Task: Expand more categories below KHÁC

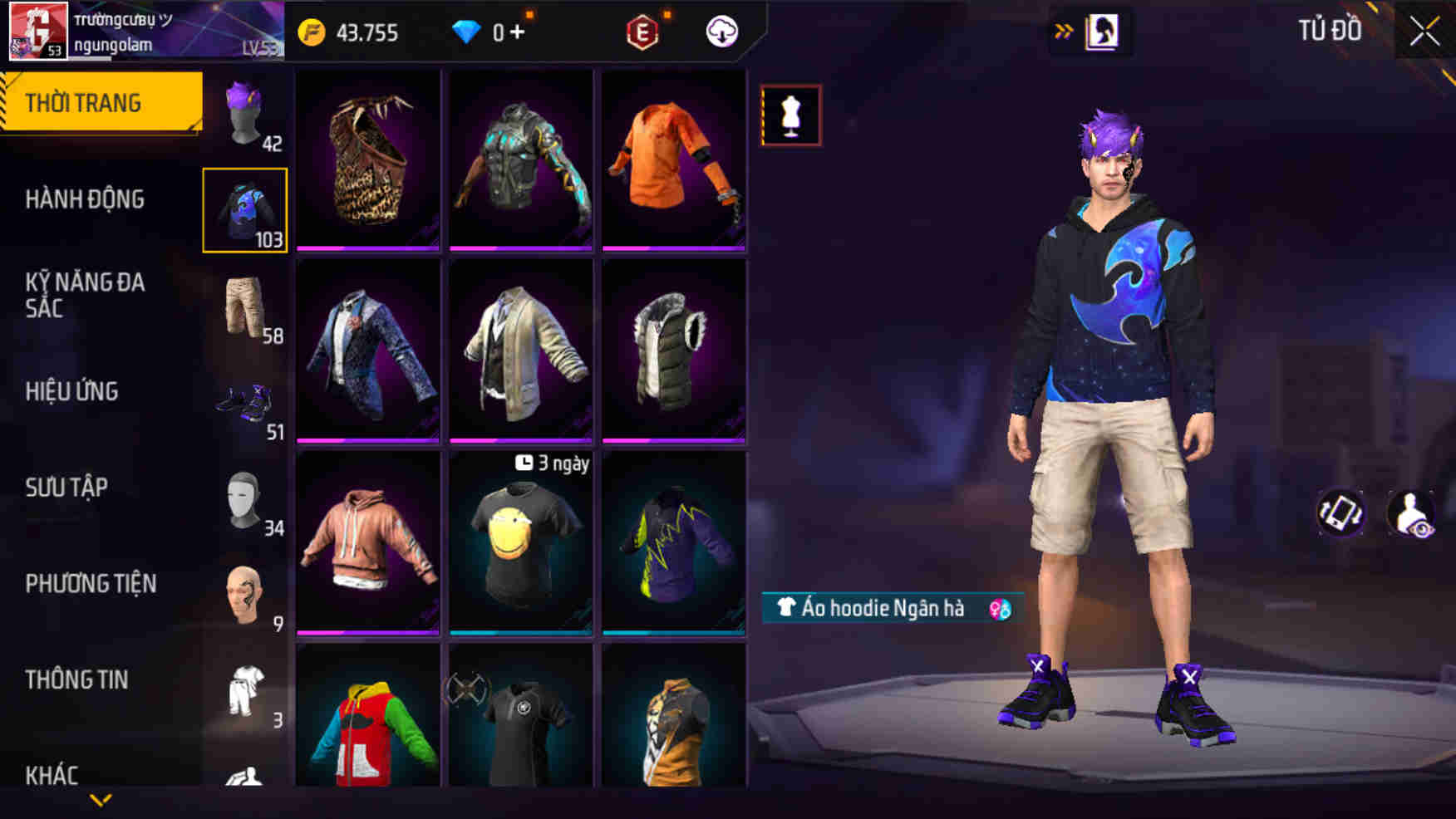Action: point(101,800)
